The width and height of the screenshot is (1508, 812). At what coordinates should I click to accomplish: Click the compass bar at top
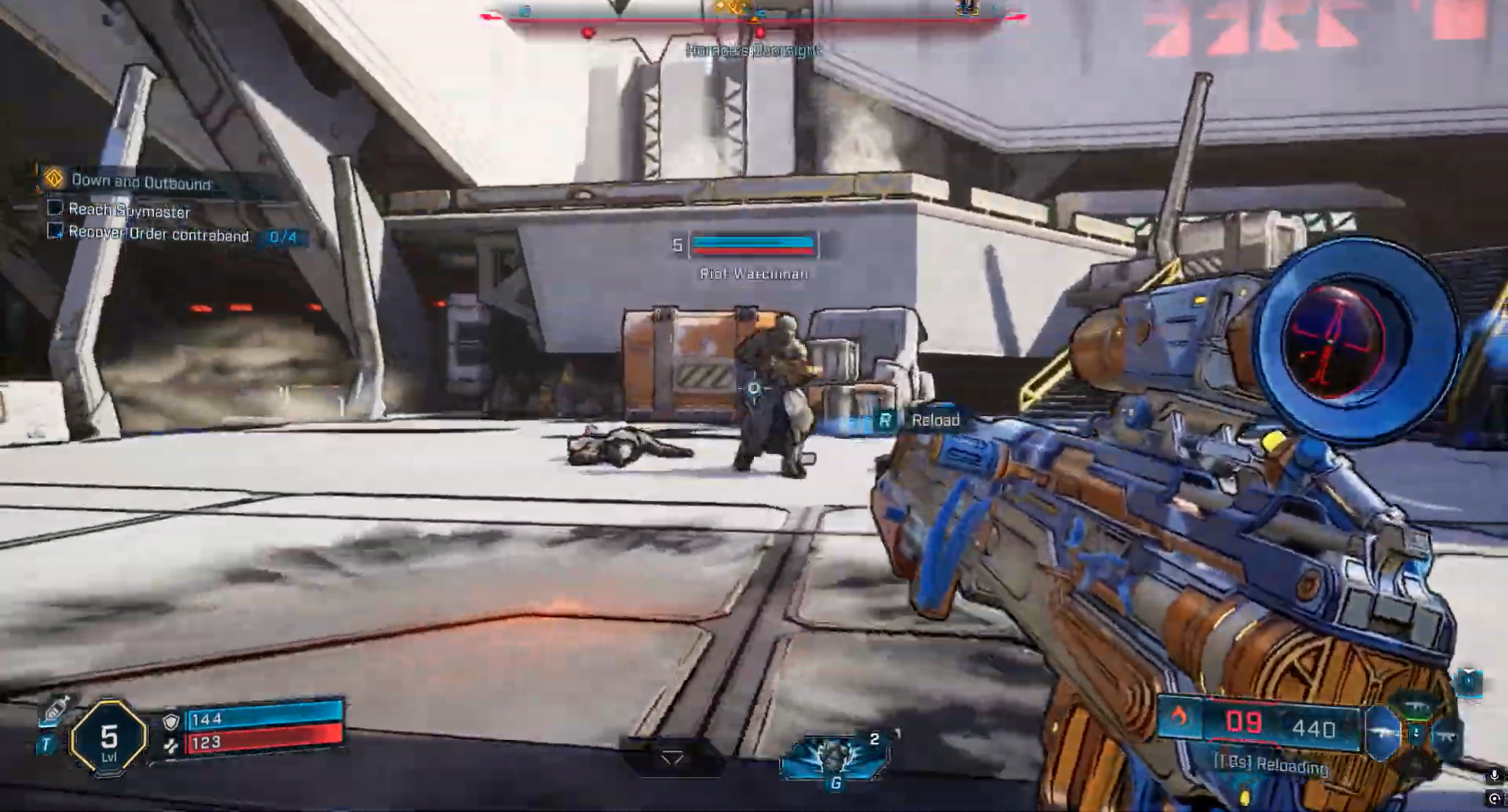tap(754, 14)
